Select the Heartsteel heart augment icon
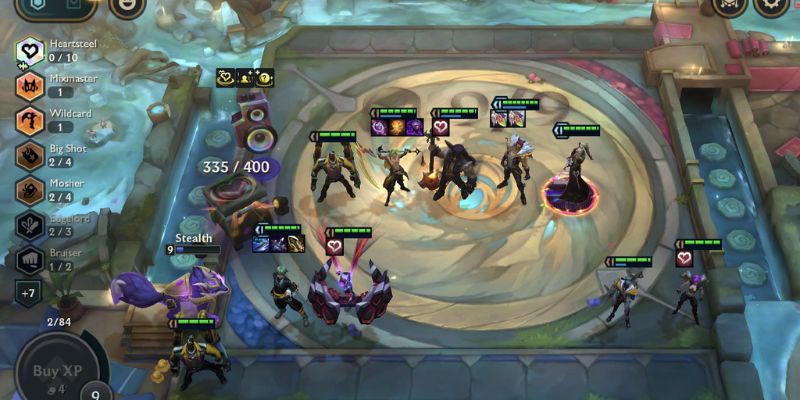800x400 pixels. point(225,77)
